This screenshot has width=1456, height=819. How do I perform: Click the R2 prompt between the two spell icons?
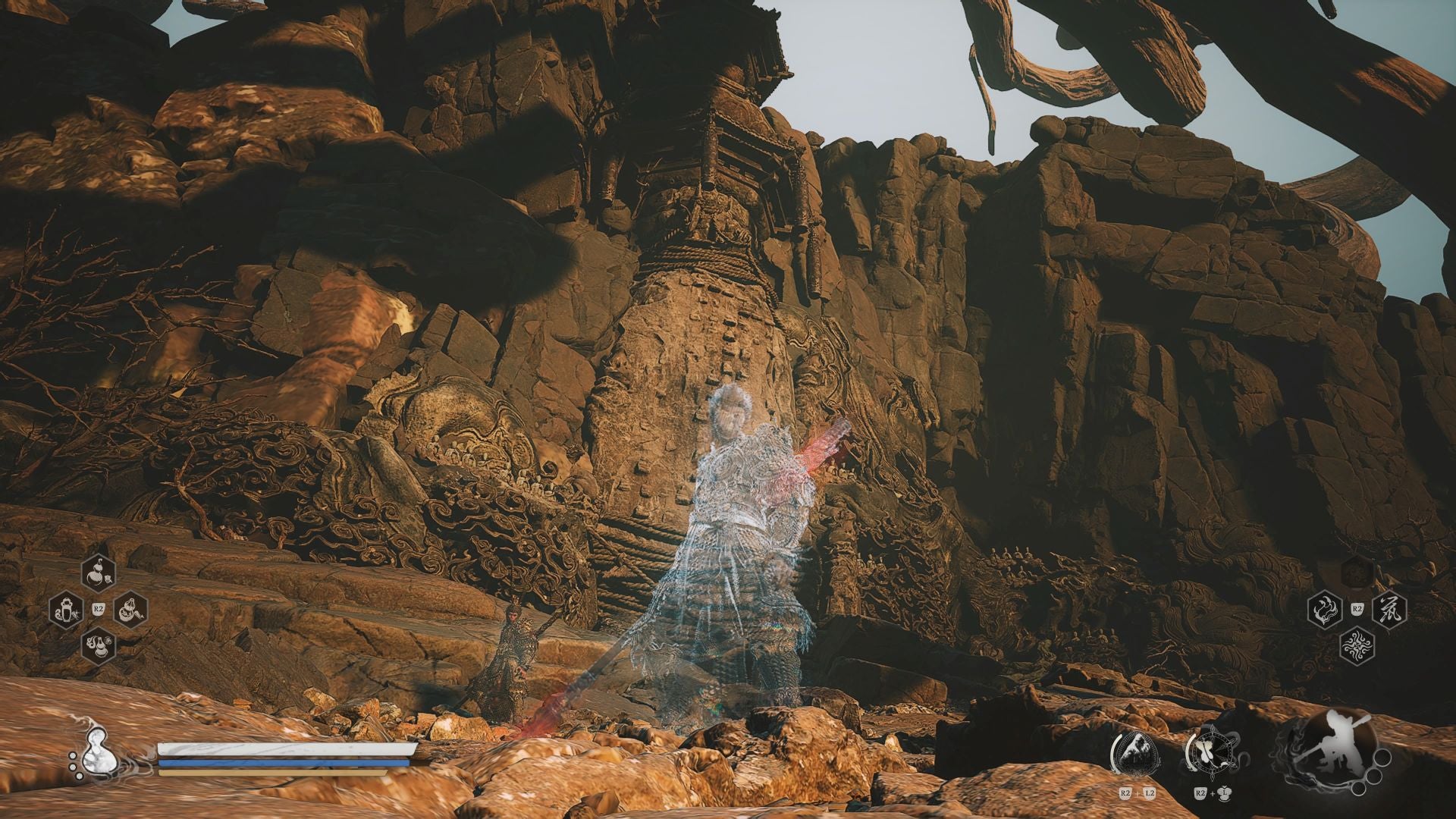point(1357,608)
